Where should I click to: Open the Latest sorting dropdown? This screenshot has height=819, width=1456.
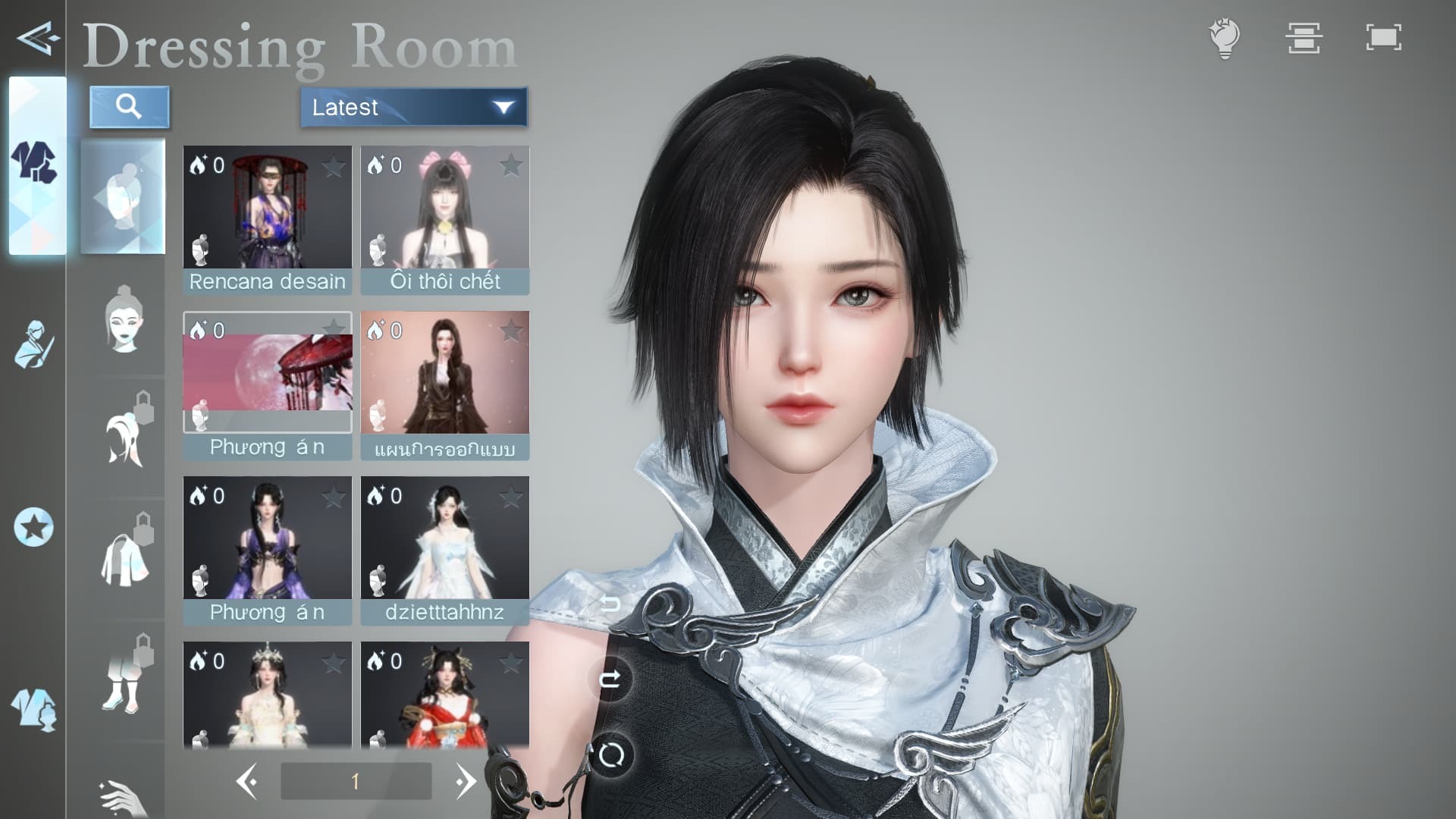[413, 108]
